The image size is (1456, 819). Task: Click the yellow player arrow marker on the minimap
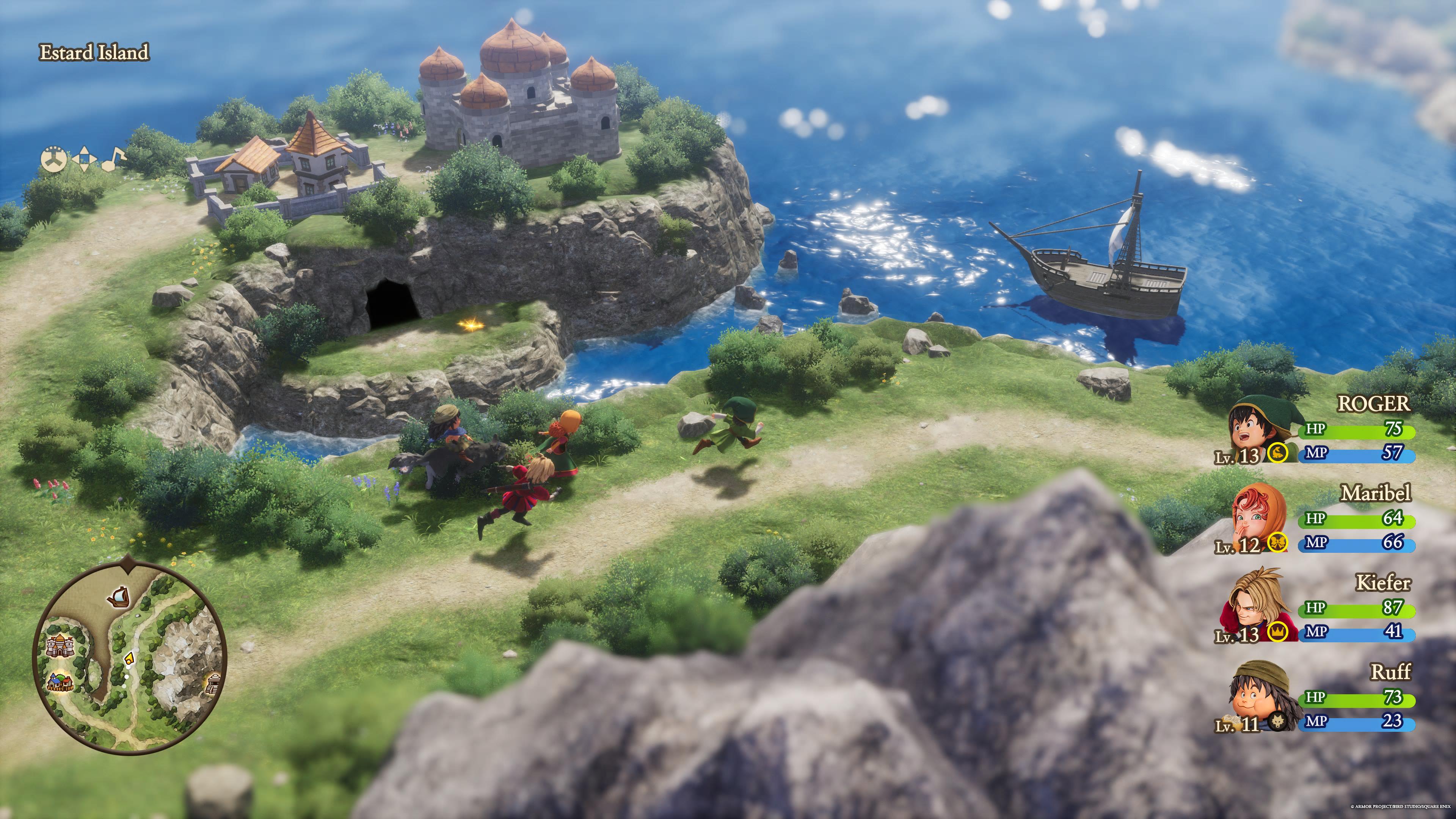[x=129, y=659]
